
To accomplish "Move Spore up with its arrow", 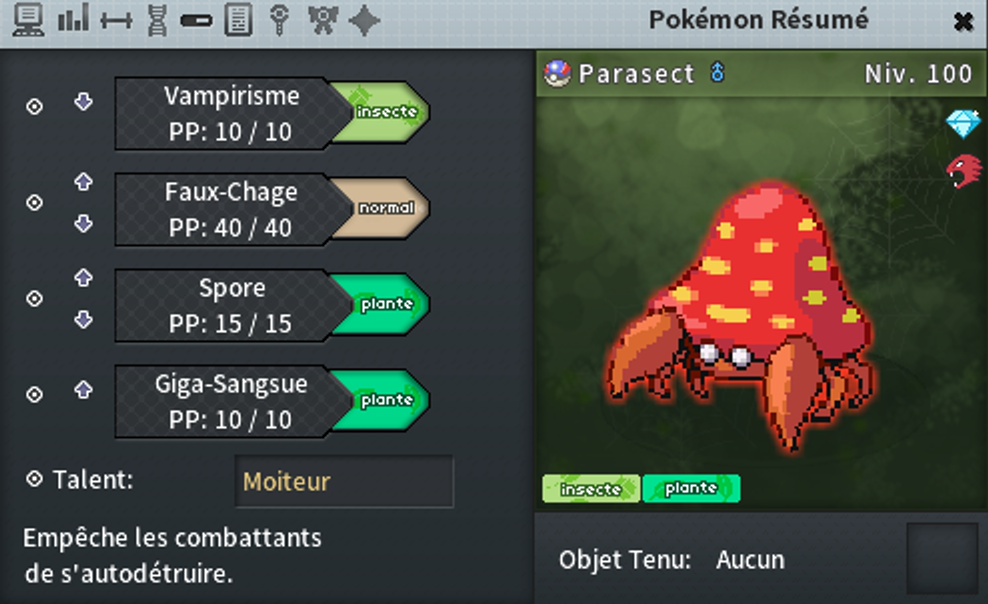I will pos(83,277).
